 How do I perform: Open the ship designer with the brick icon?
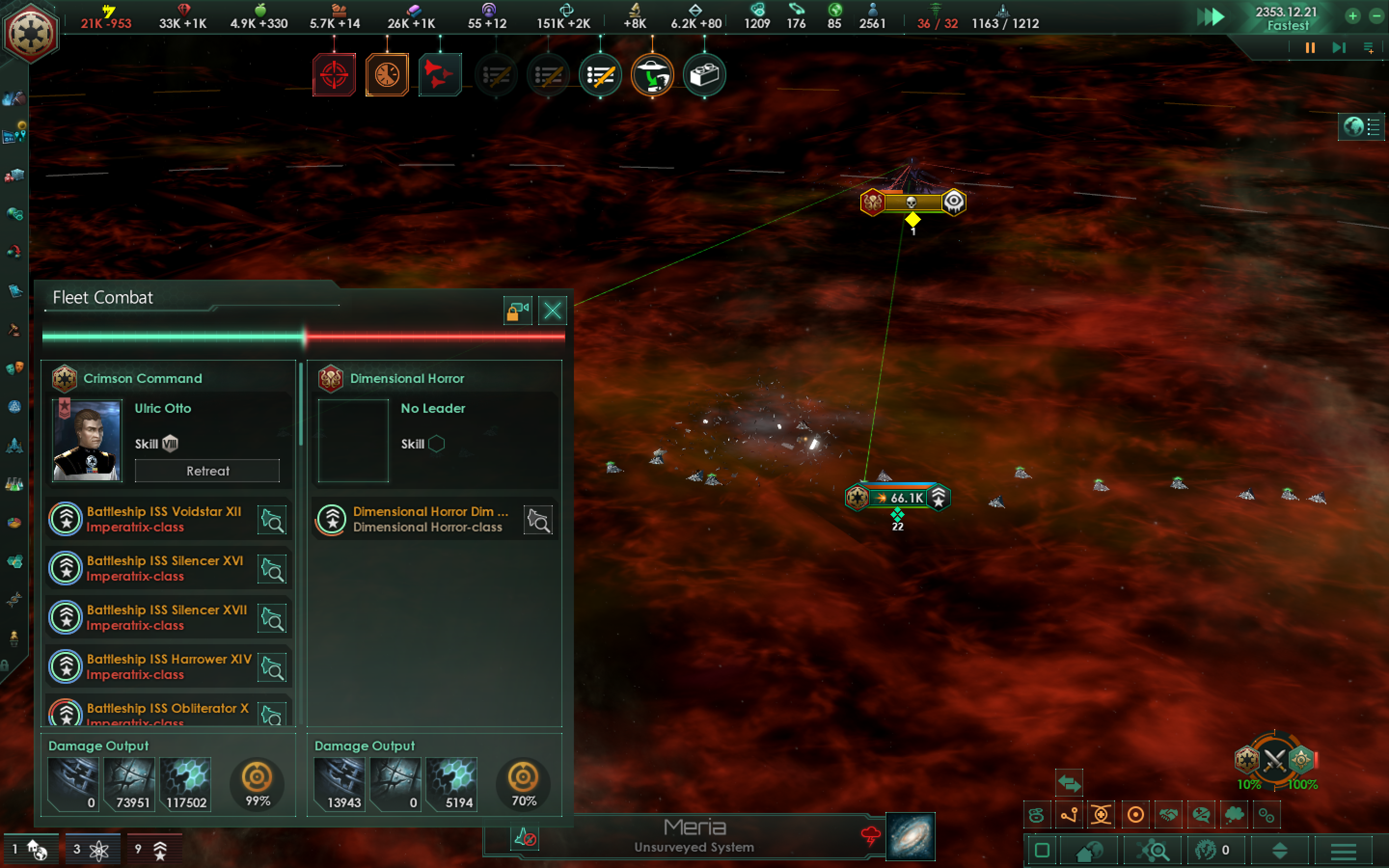coord(706,74)
